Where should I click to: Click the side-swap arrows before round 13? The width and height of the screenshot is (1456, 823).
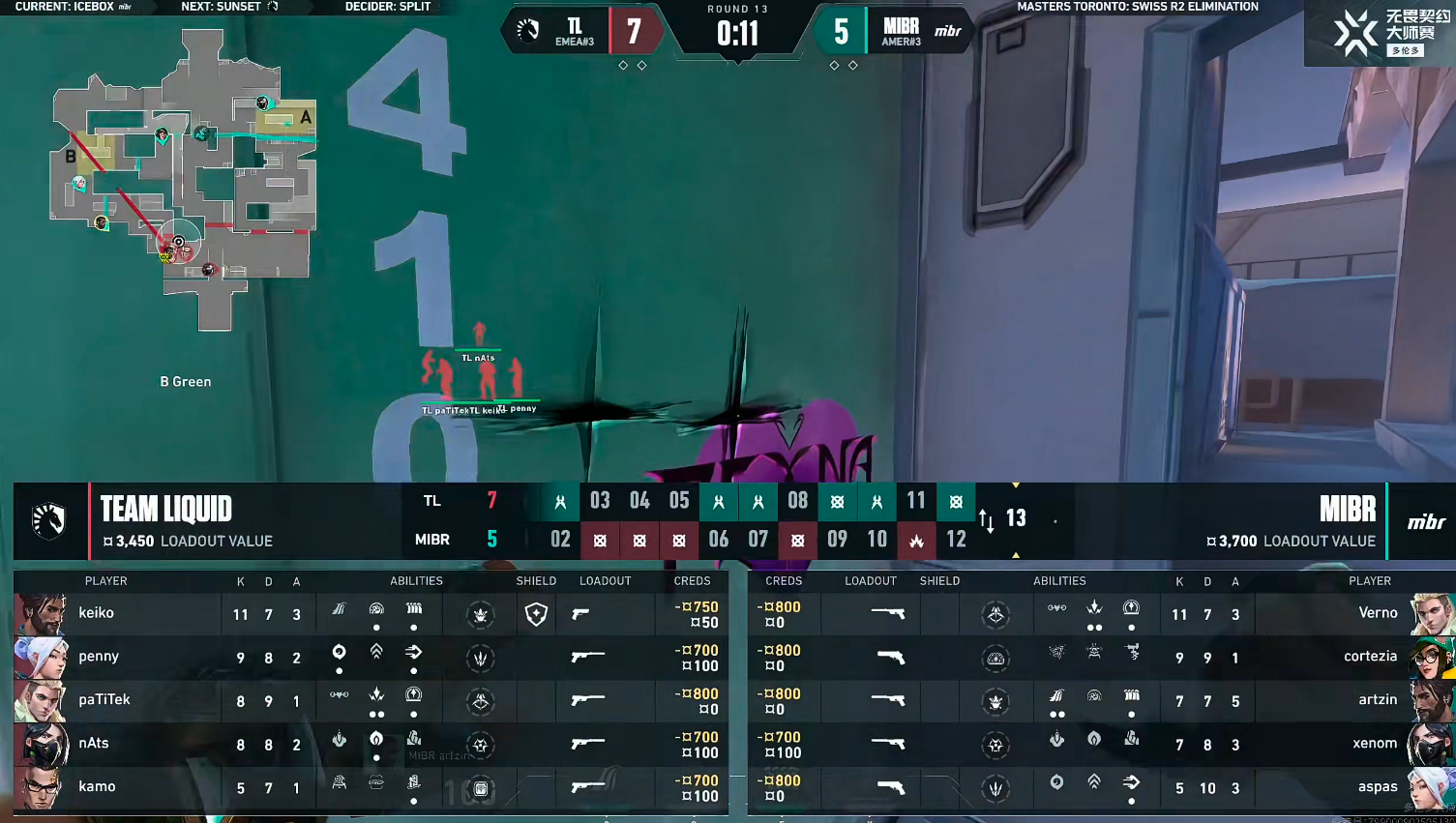(x=986, y=520)
